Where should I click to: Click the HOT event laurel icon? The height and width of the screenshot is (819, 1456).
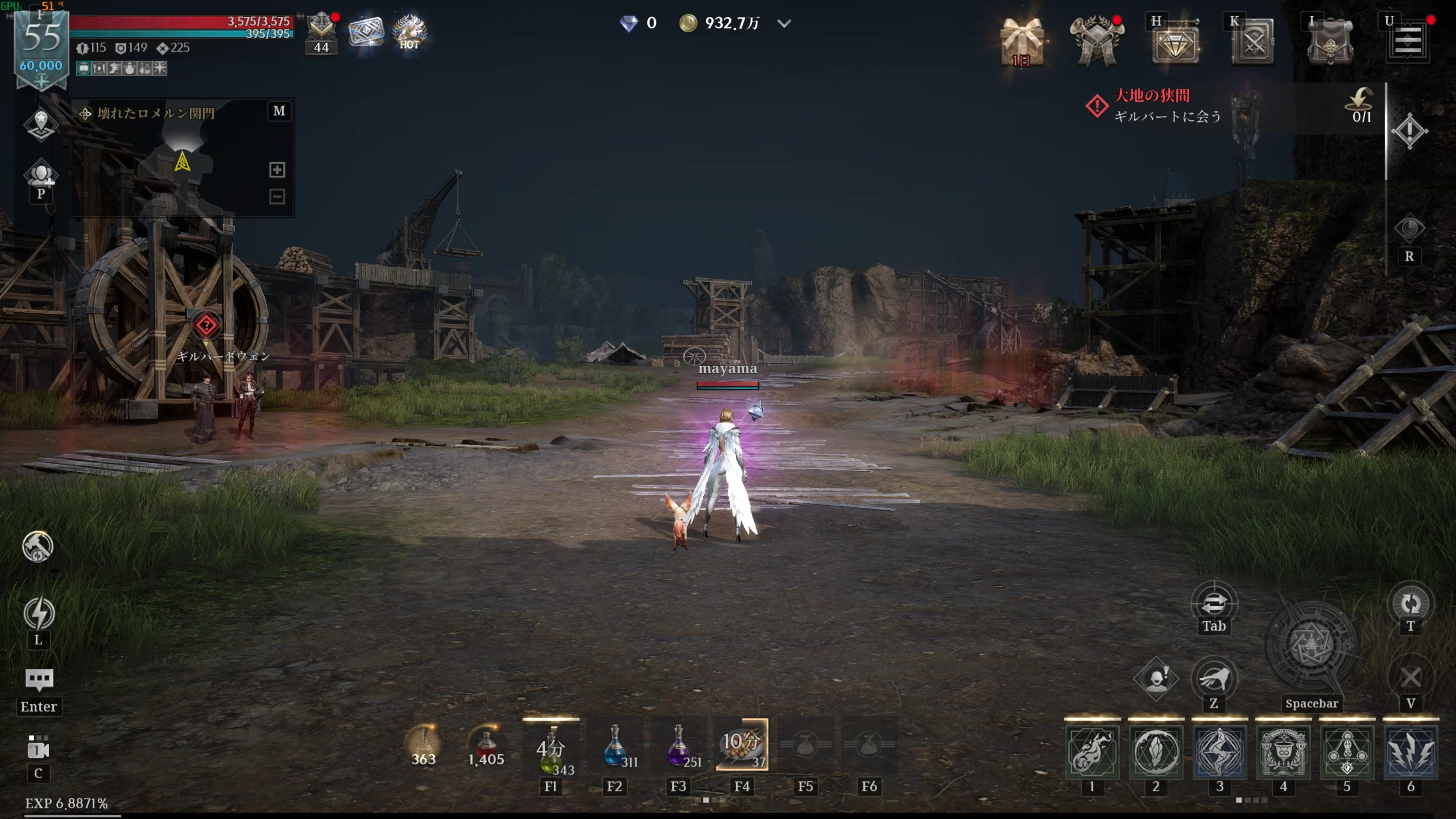[409, 32]
